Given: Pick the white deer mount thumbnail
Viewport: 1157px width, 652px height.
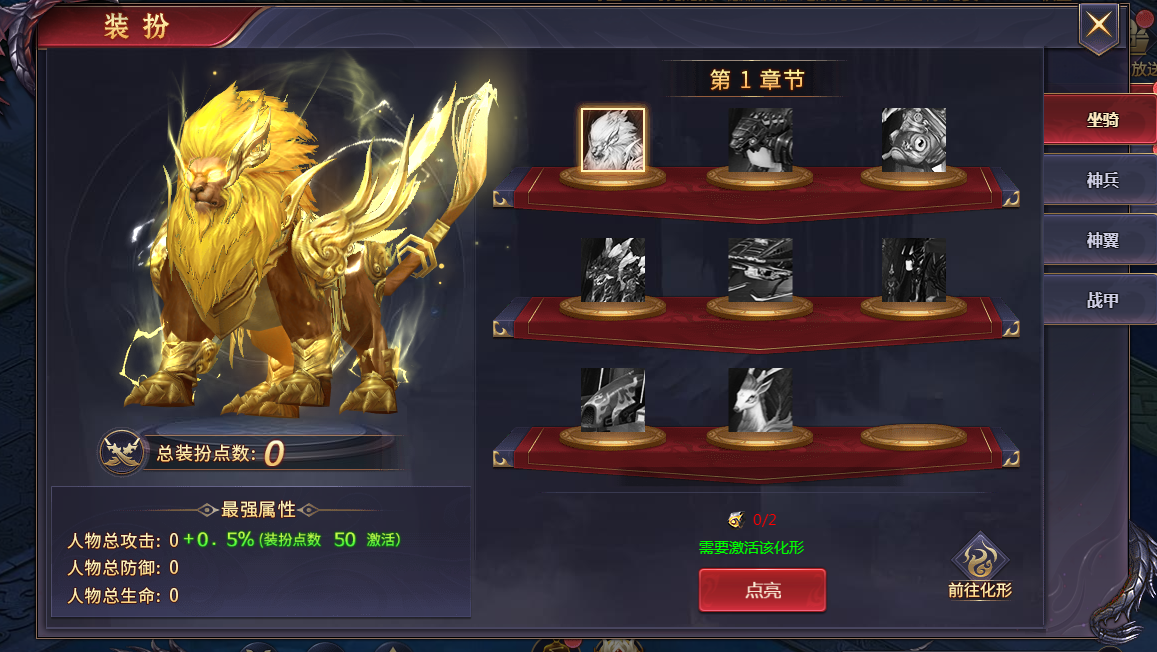Looking at the screenshot, I should click(760, 400).
